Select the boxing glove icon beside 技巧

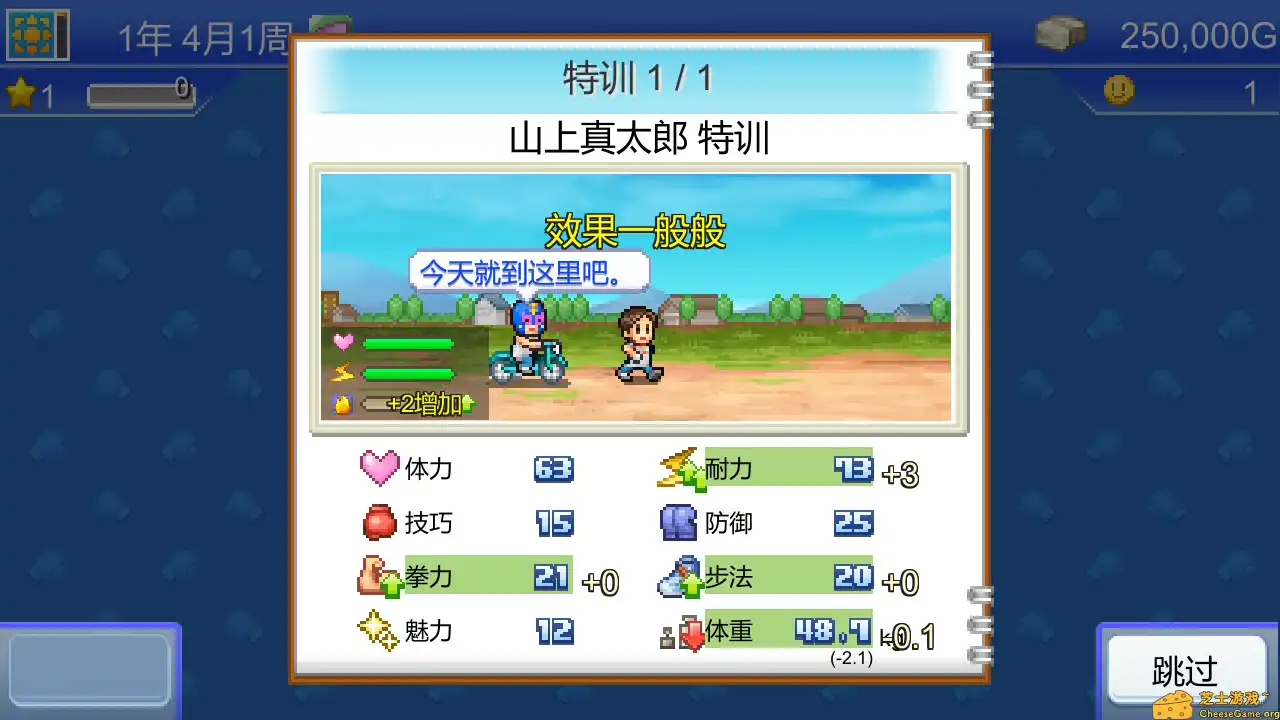coord(379,523)
